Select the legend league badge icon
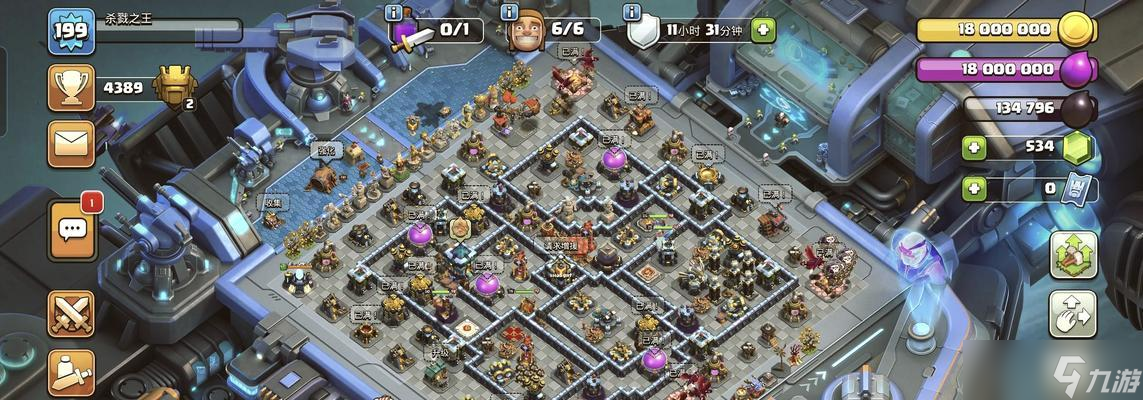Screen dimensions: 1143x400 [x=175, y=87]
